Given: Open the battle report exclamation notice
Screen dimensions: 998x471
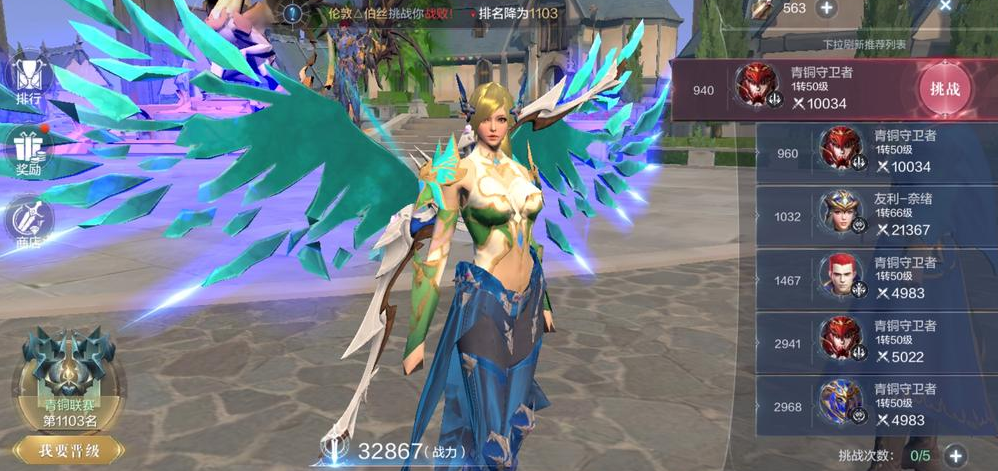Looking at the screenshot, I should click(x=292, y=14).
